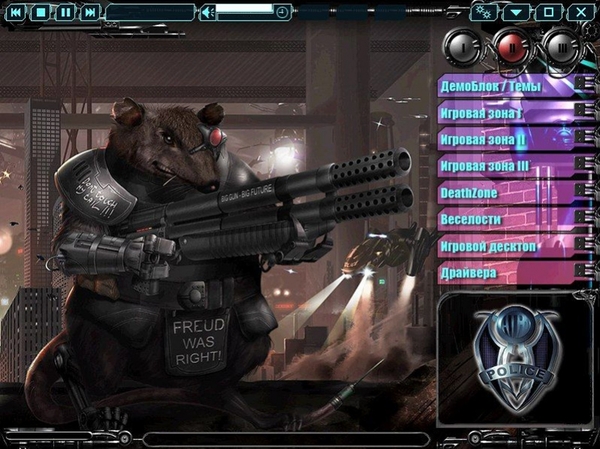Open the Игровой десктоп section
Screen dimensions: 600x449
[x=505, y=245]
